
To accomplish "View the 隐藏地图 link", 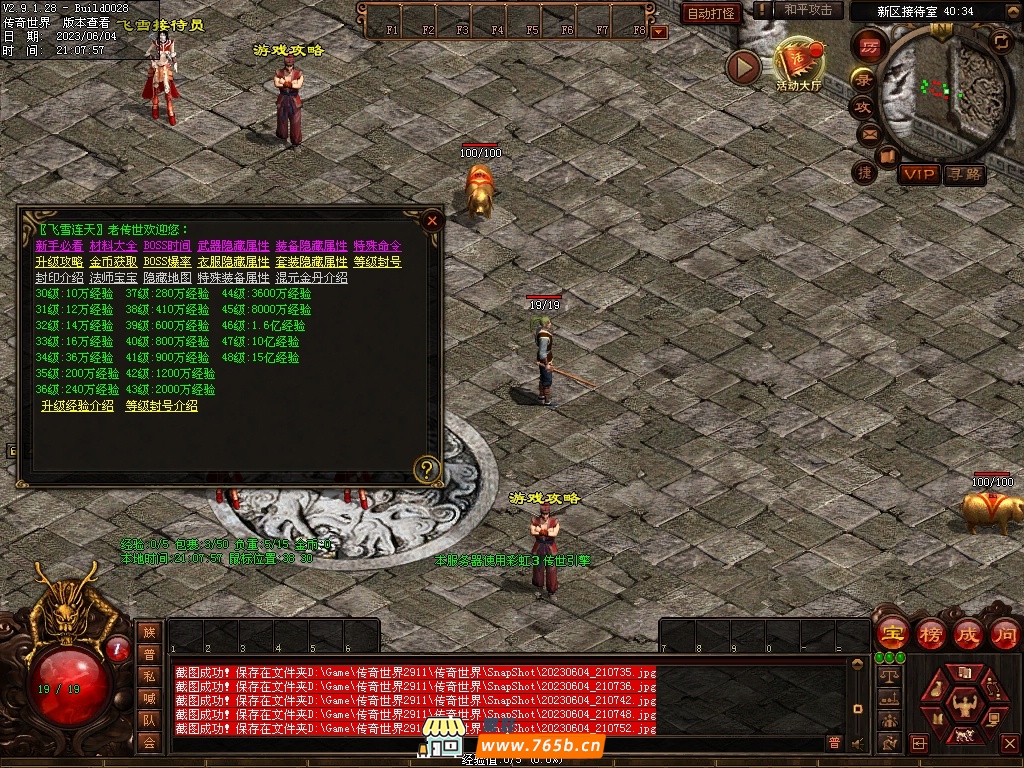I will (167, 278).
